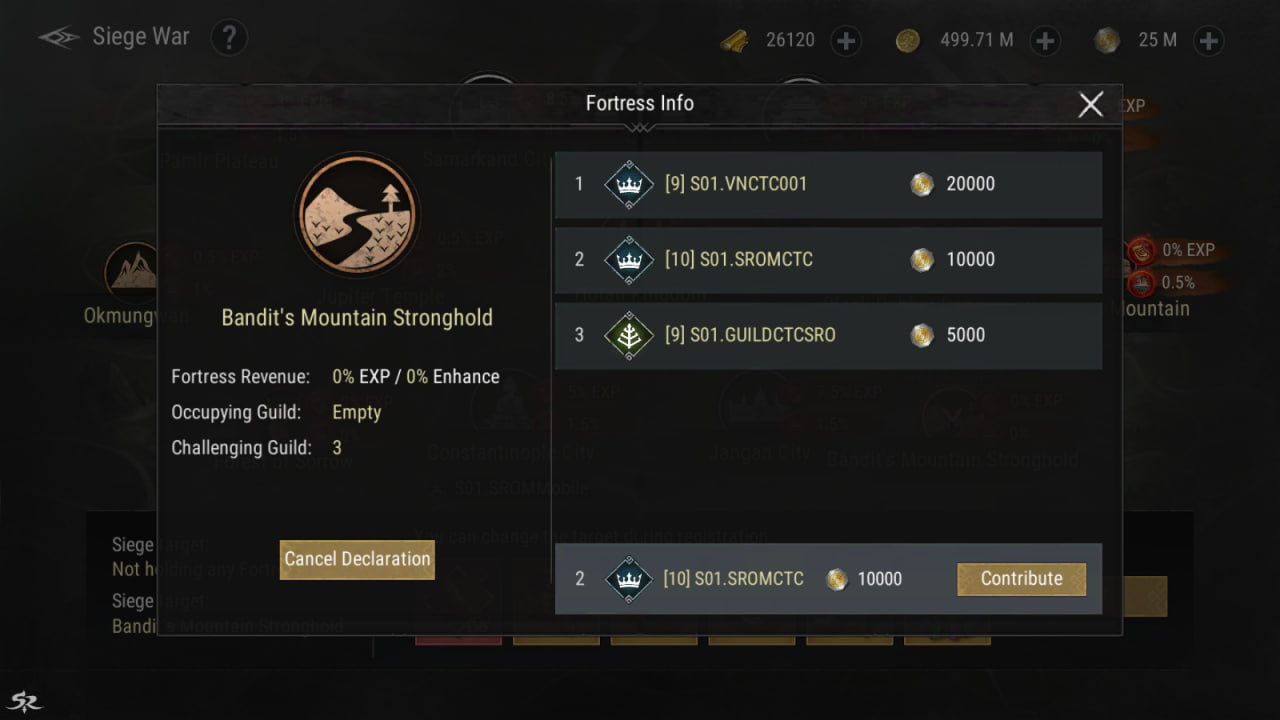Cancel the siege declaration

pyautogui.click(x=357, y=559)
